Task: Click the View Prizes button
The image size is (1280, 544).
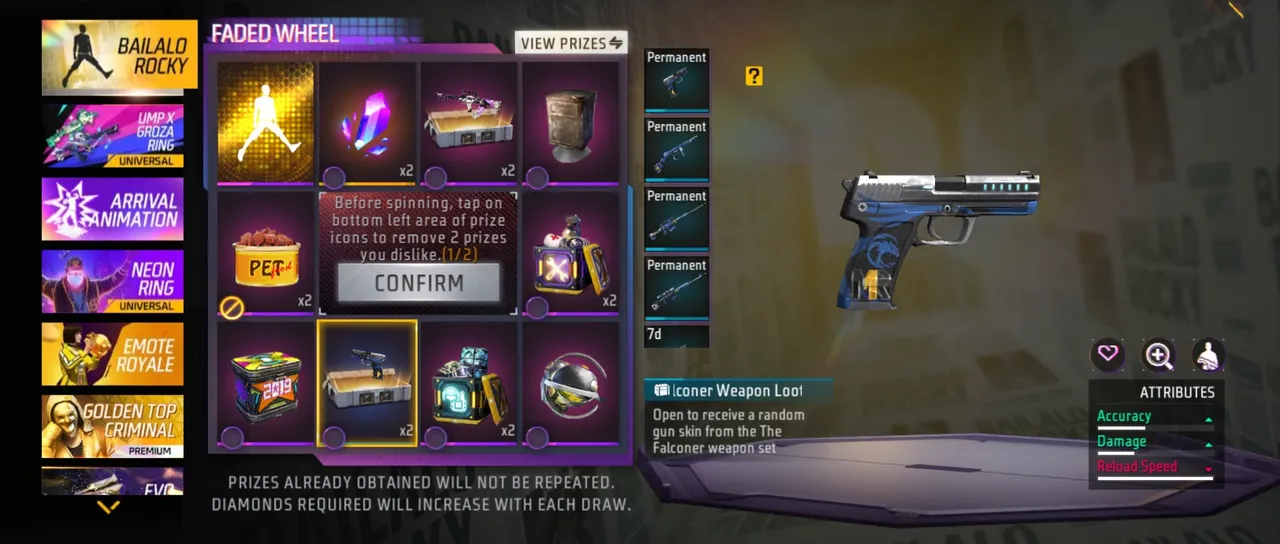Action: tap(571, 43)
